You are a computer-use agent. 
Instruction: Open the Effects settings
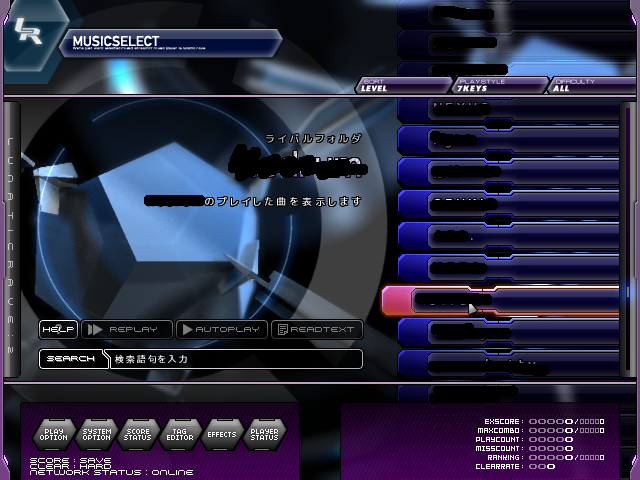point(222,434)
